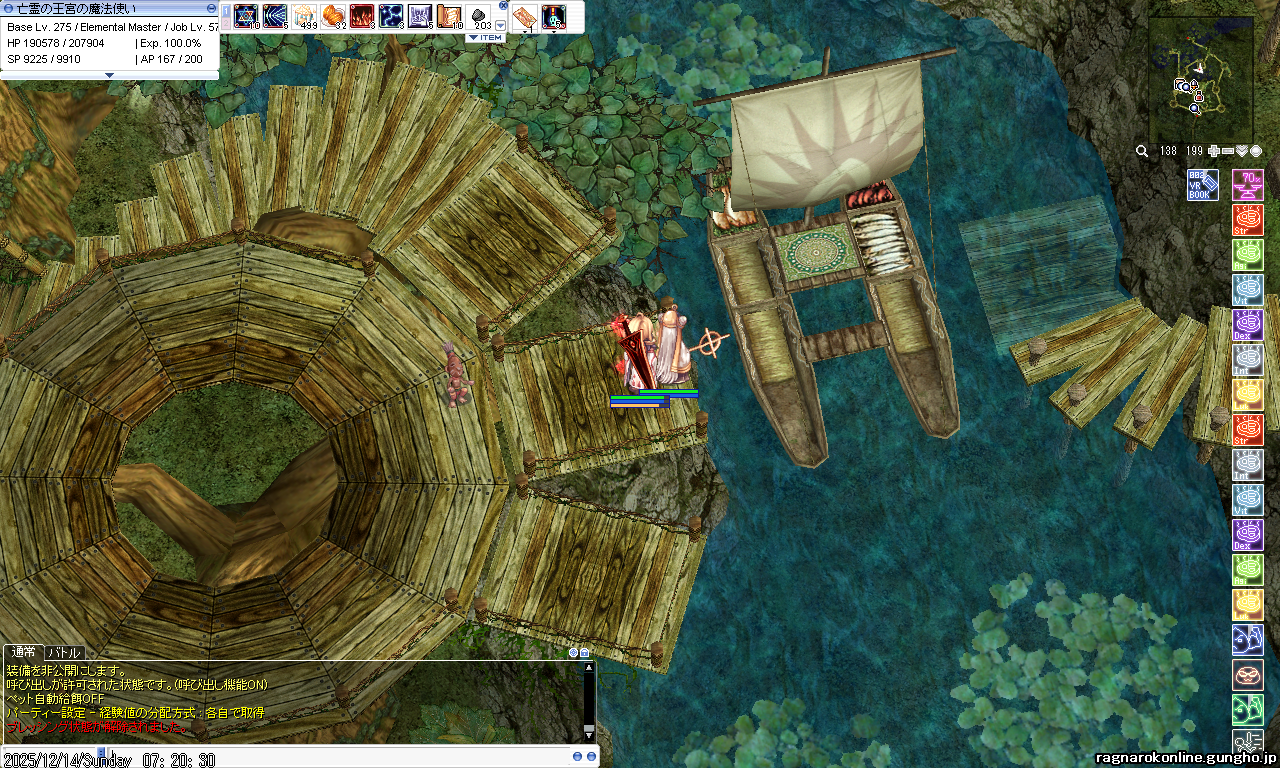Select the 通常 chat tab
This screenshot has height=768, width=1280.
pyautogui.click(x=23, y=652)
